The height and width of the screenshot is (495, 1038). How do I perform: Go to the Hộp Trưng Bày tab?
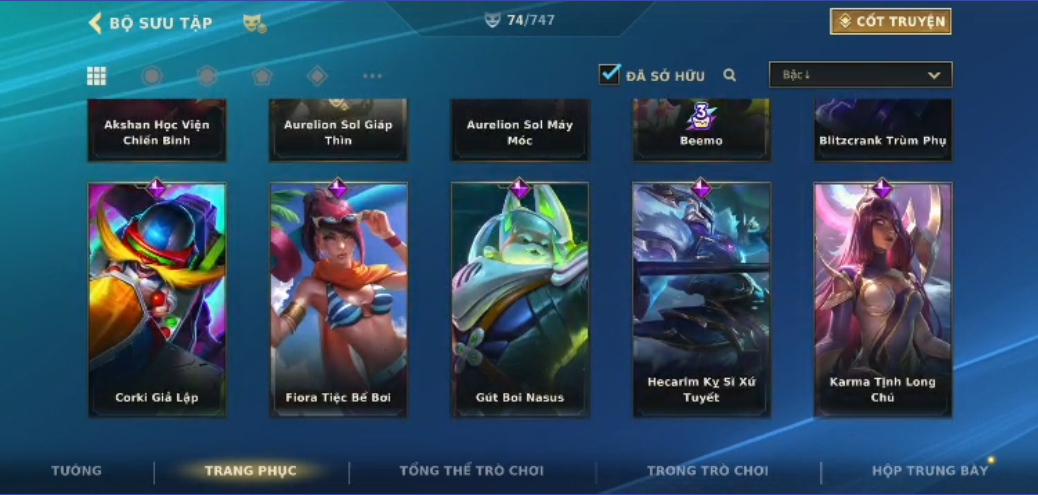[929, 471]
